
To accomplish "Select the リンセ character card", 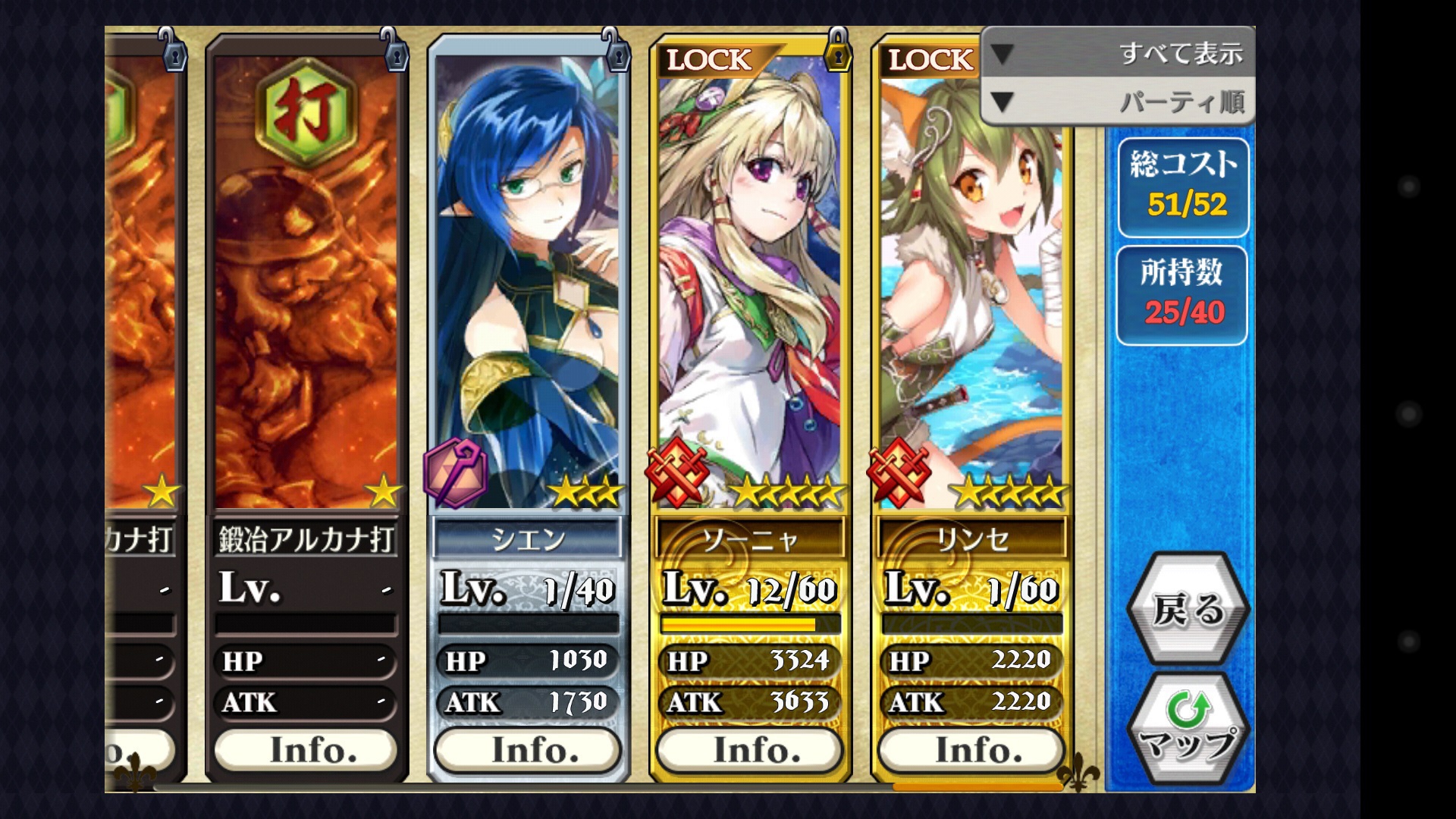I will pos(972,303).
